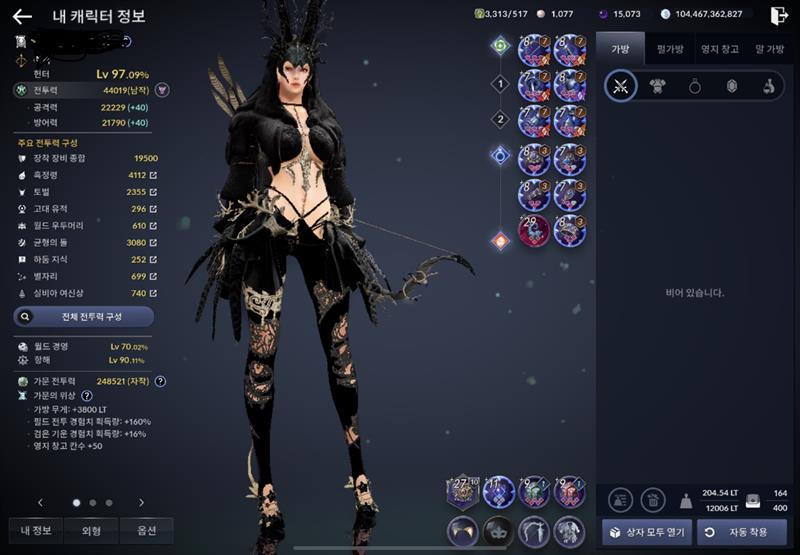
Task: Open the 흑정령 detail link
Action: tap(153, 175)
